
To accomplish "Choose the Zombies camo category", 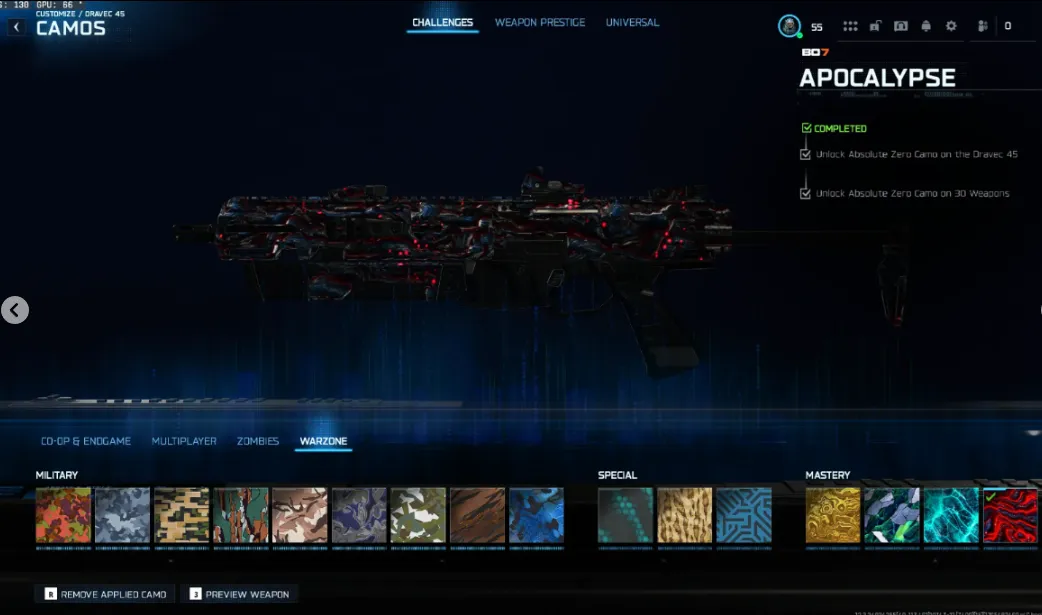I will pos(258,441).
